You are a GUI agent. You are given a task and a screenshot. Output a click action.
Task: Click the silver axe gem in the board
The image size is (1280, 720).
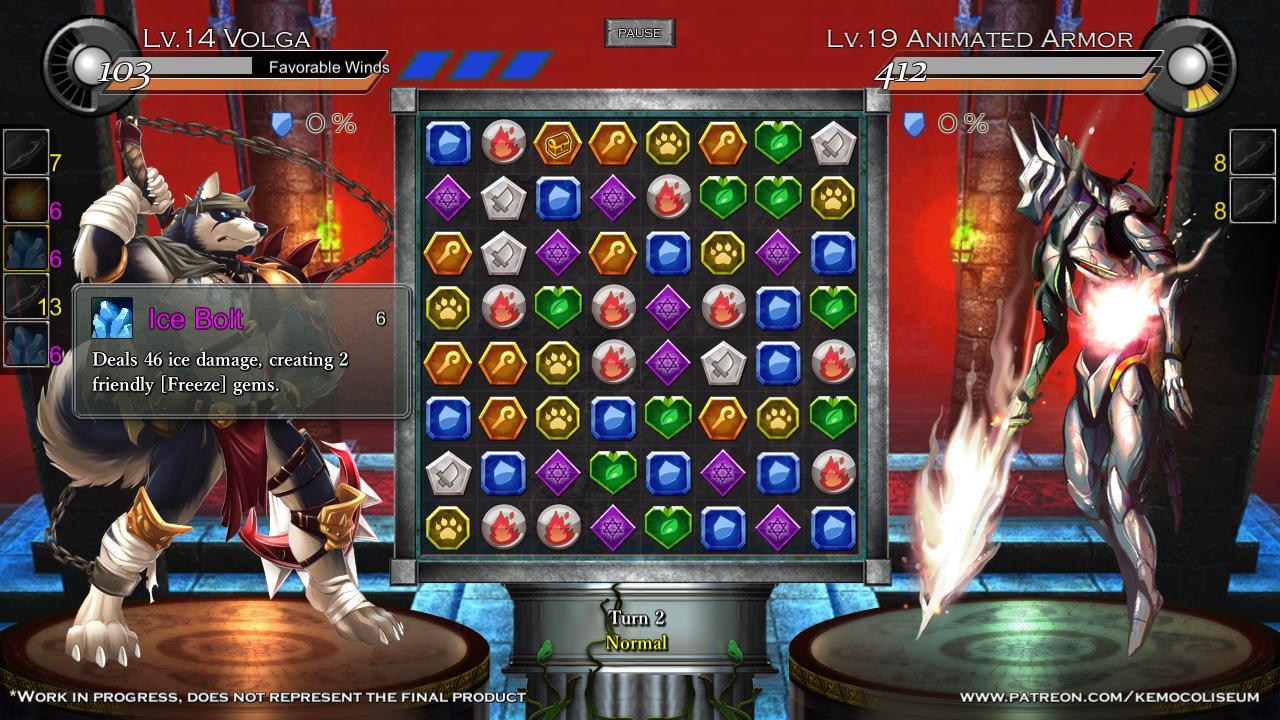[831, 142]
